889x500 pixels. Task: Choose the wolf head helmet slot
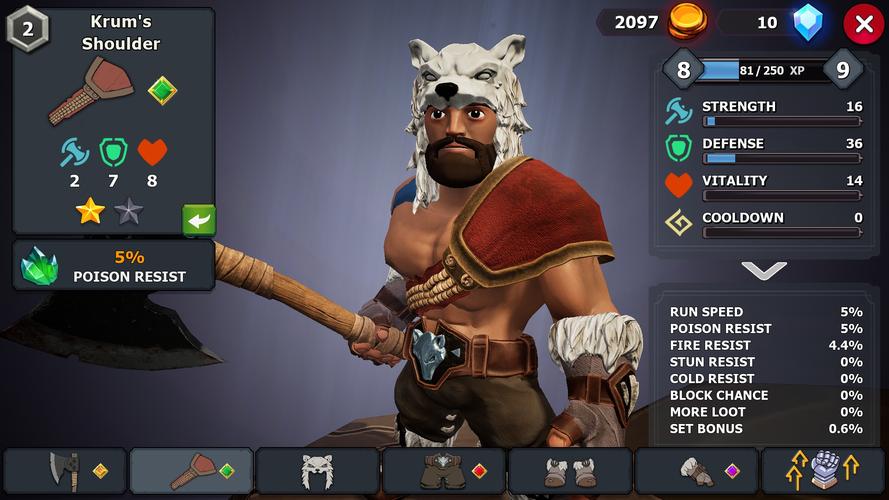point(318,470)
